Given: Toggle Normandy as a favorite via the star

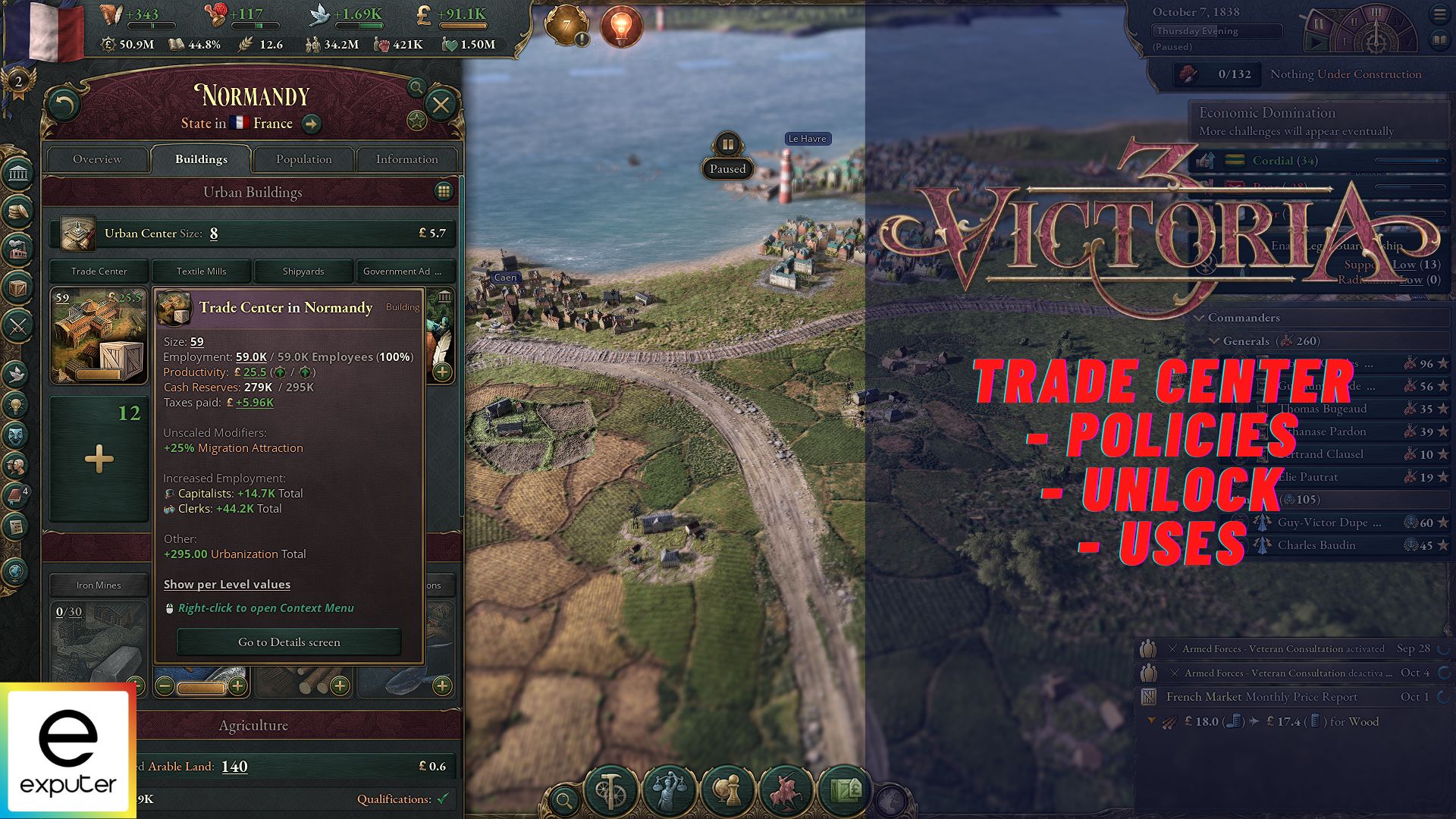Looking at the screenshot, I should (416, 119).
